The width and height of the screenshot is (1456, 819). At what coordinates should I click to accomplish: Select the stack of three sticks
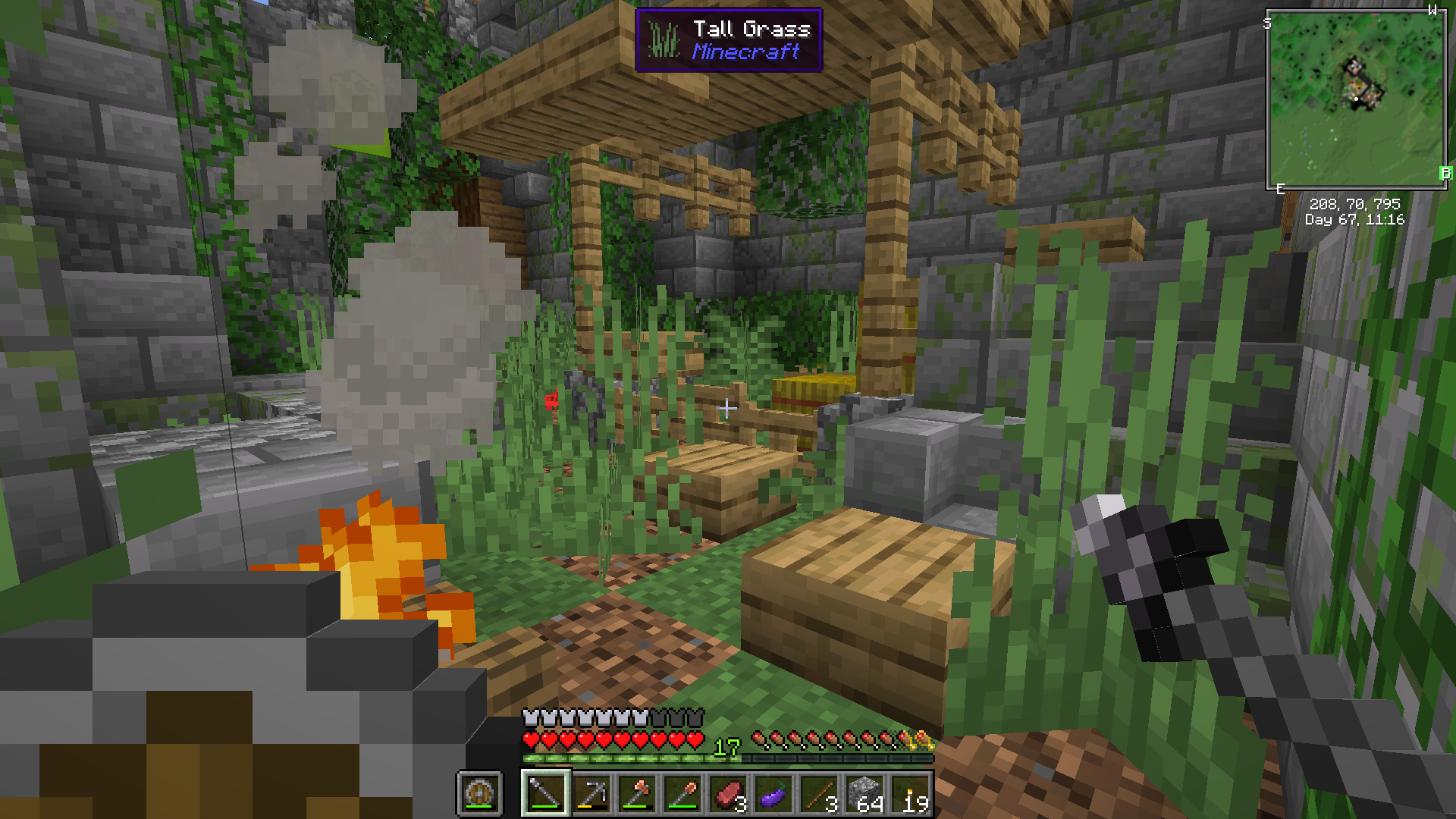coord(819,794)
